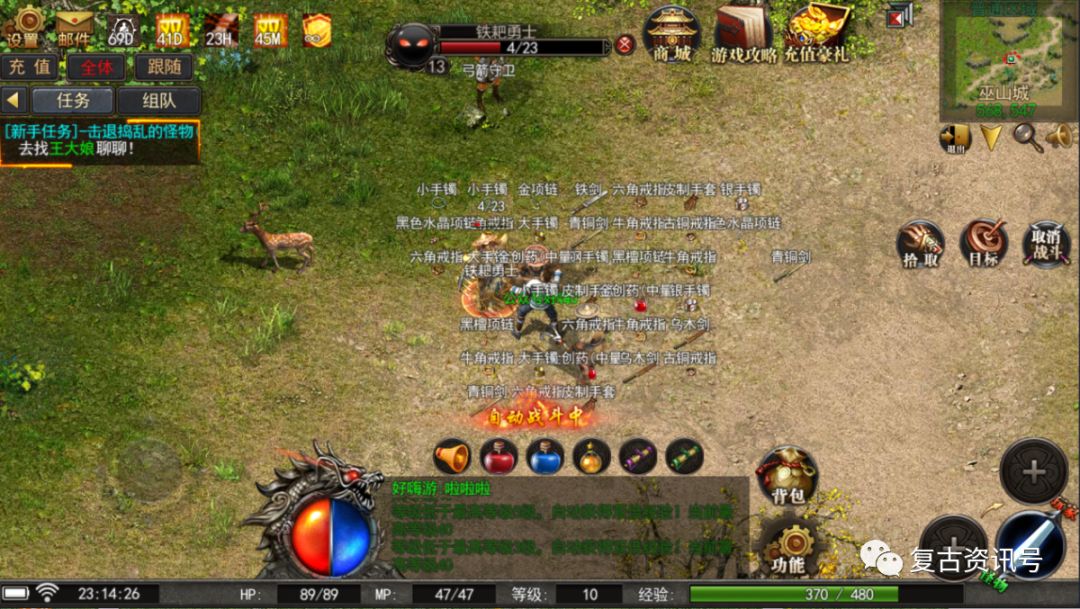Collapse the quest panel with the yellow arrow

[x=14, y=101]
